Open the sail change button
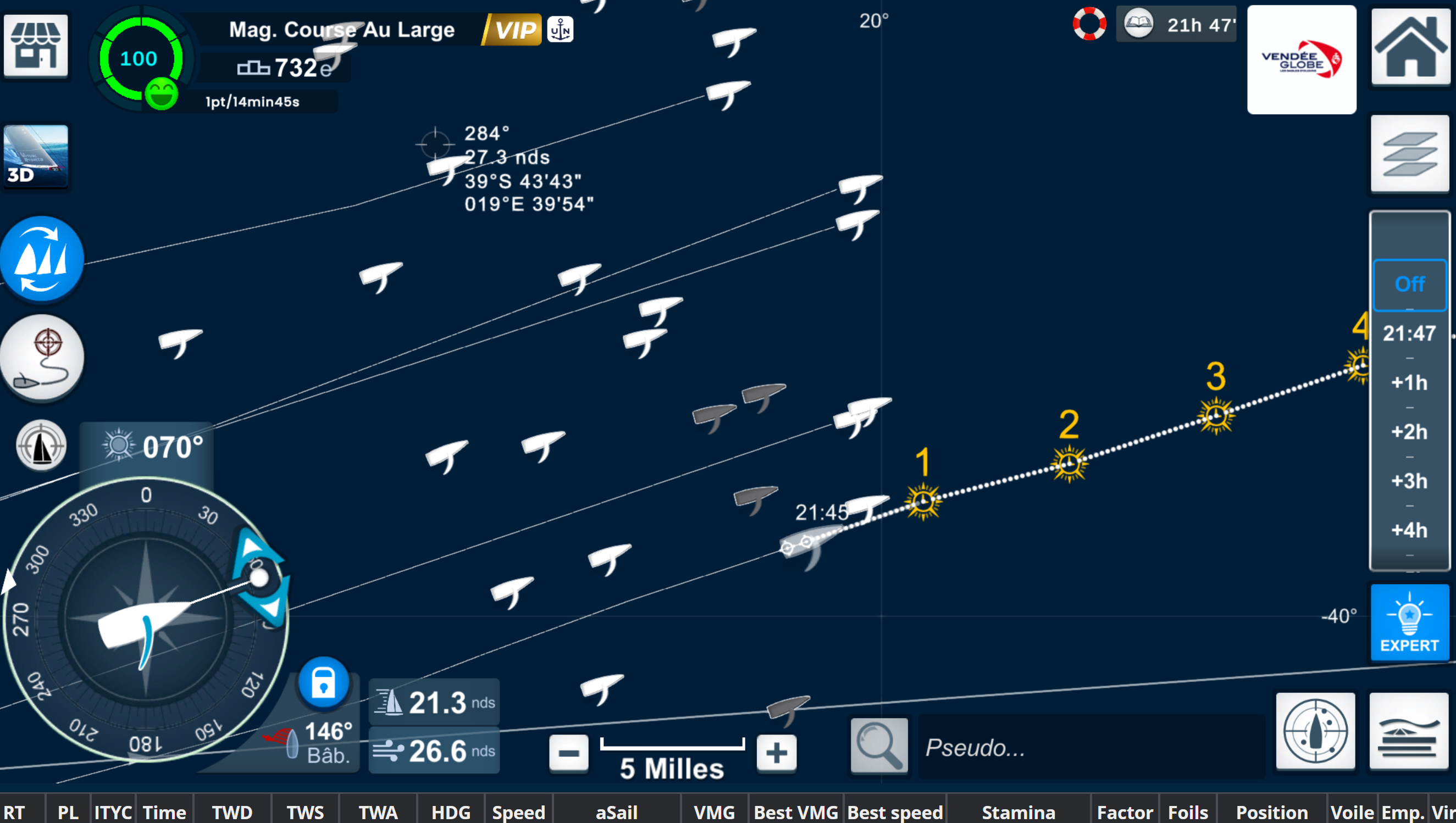This screenshot has width=1456, height=823. click(x=42, y=259)
